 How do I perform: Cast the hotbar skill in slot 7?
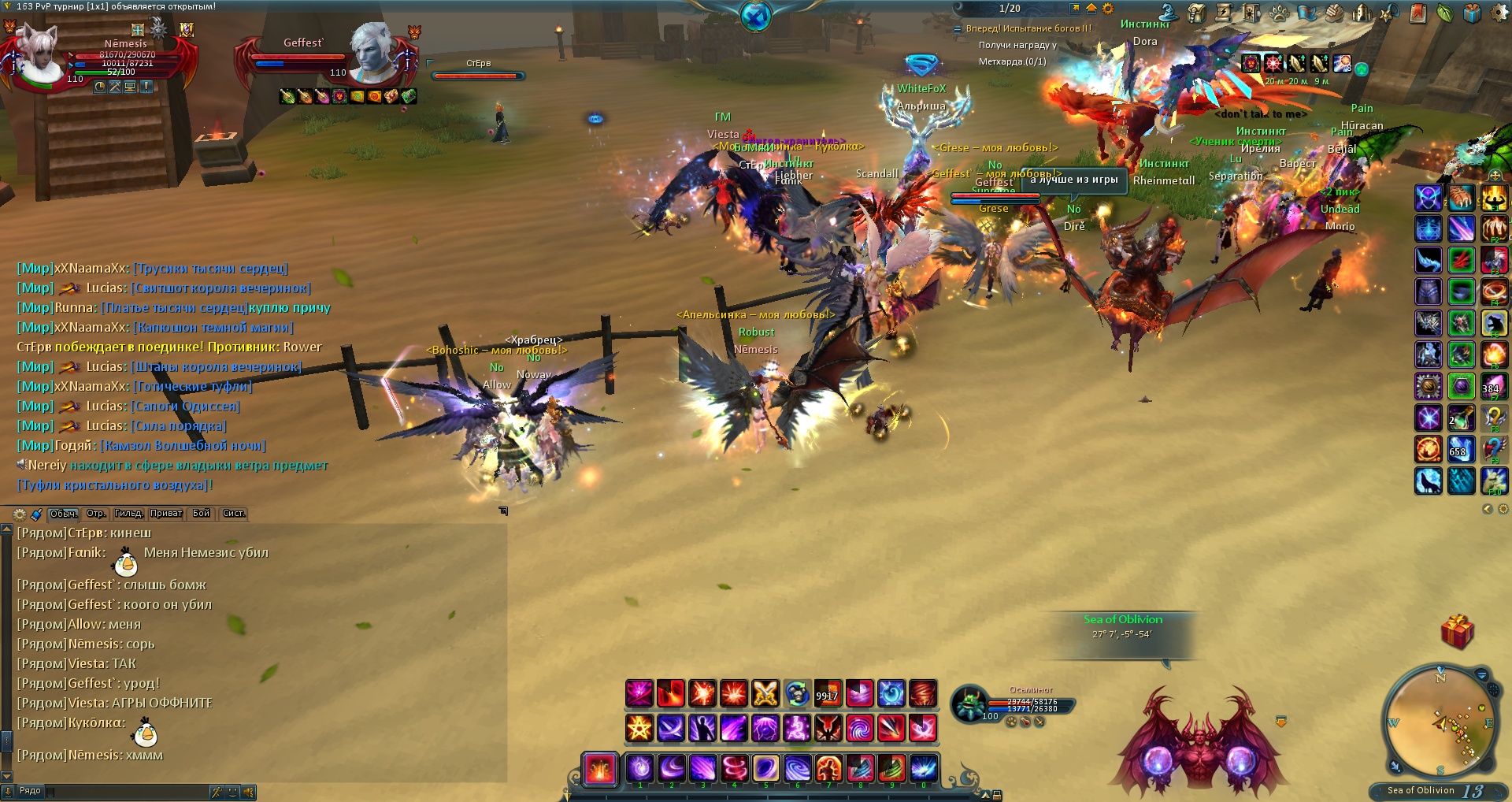point(828,768)
